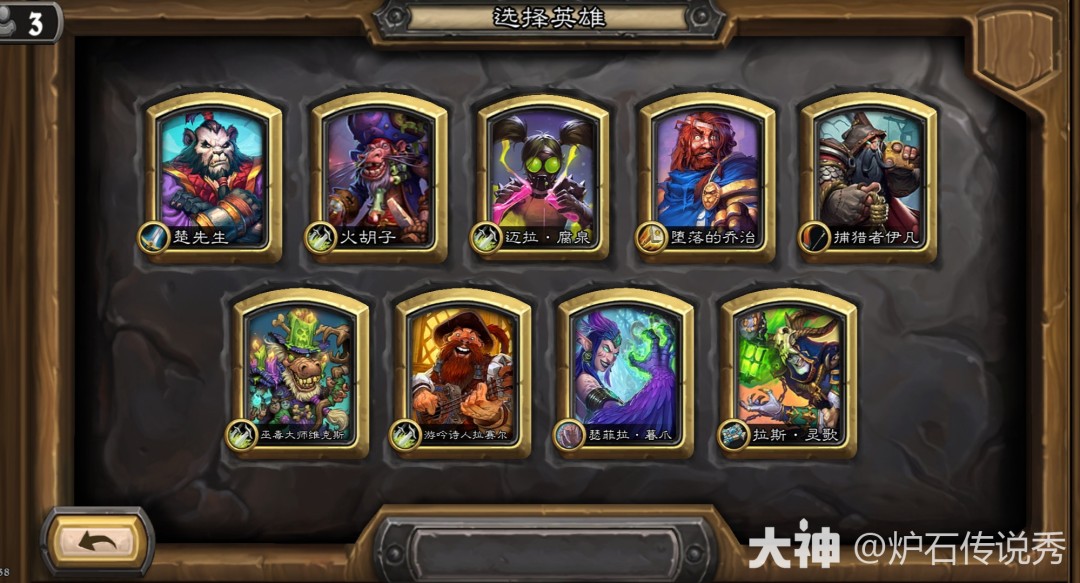Viewport: 1080px width, 583px height.
Task: Pick the goggled hero 迈拉·腐泉
Action: pos(544,176)
